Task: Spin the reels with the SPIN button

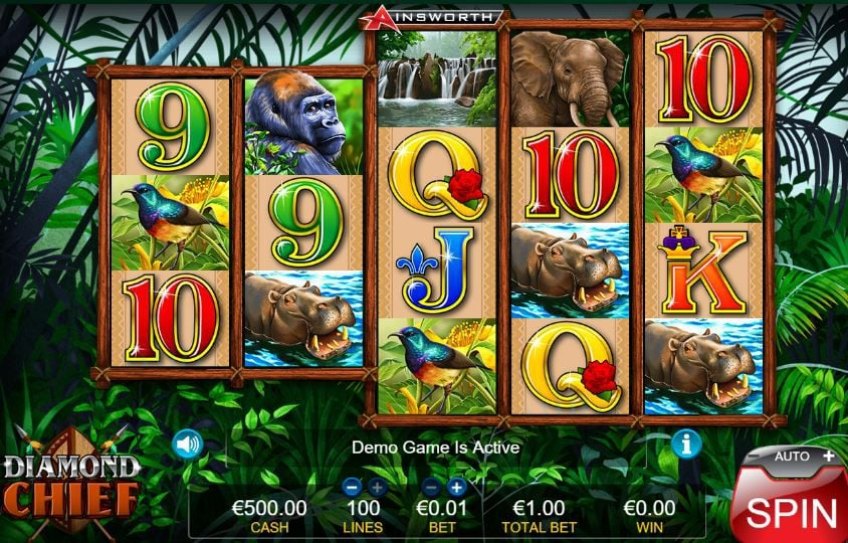Action: click(x=790, y=512)
